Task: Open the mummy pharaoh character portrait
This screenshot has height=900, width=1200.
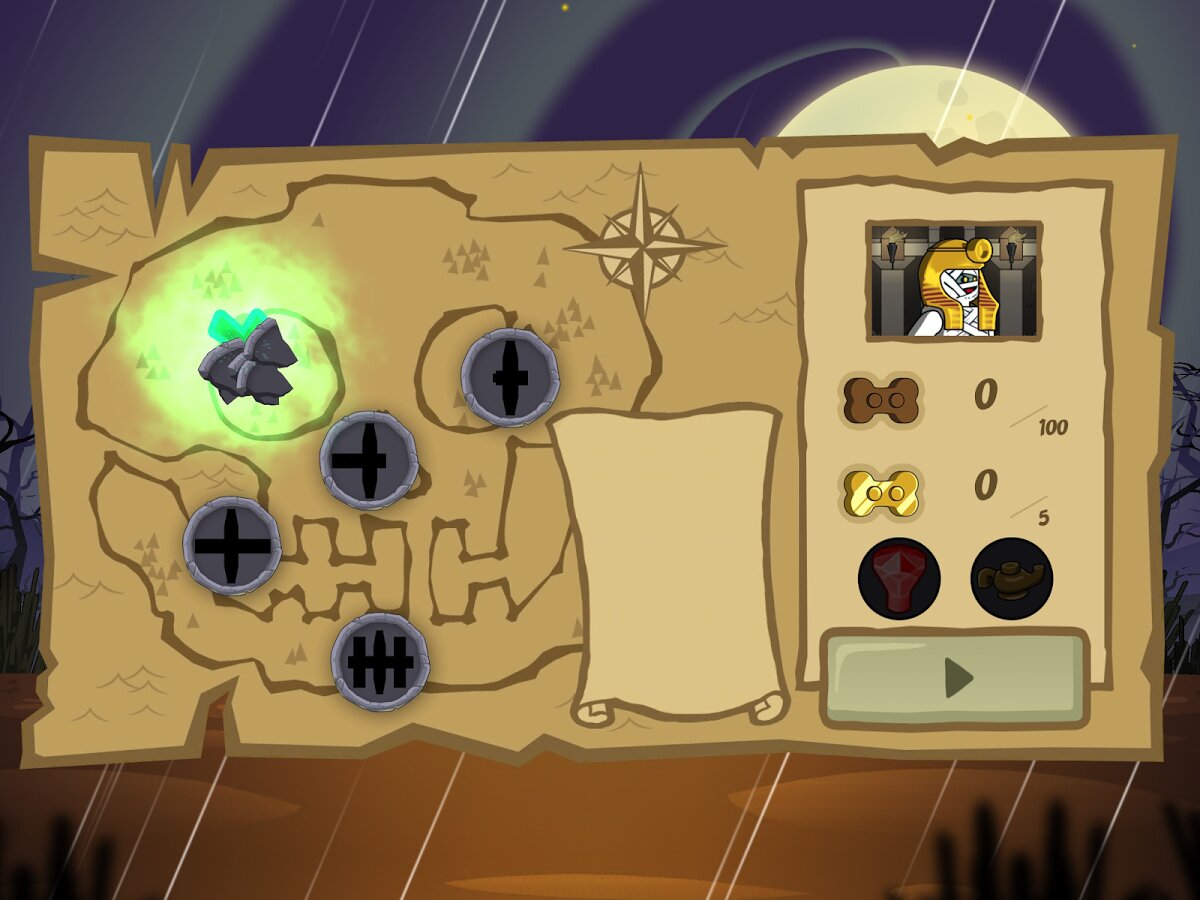Action: (x=954, y=281)
